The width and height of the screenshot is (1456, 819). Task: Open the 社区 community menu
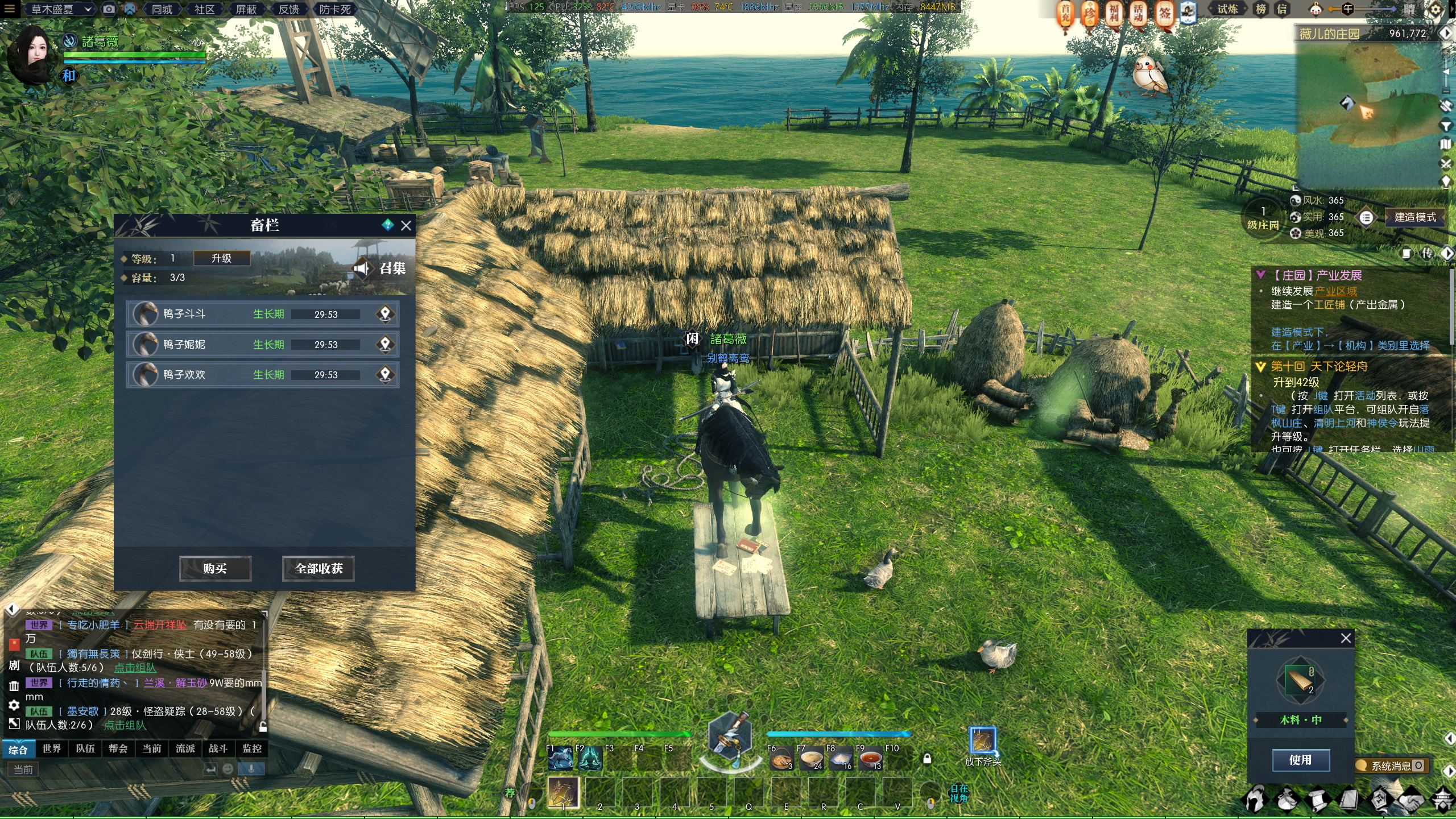coord(204,9)
